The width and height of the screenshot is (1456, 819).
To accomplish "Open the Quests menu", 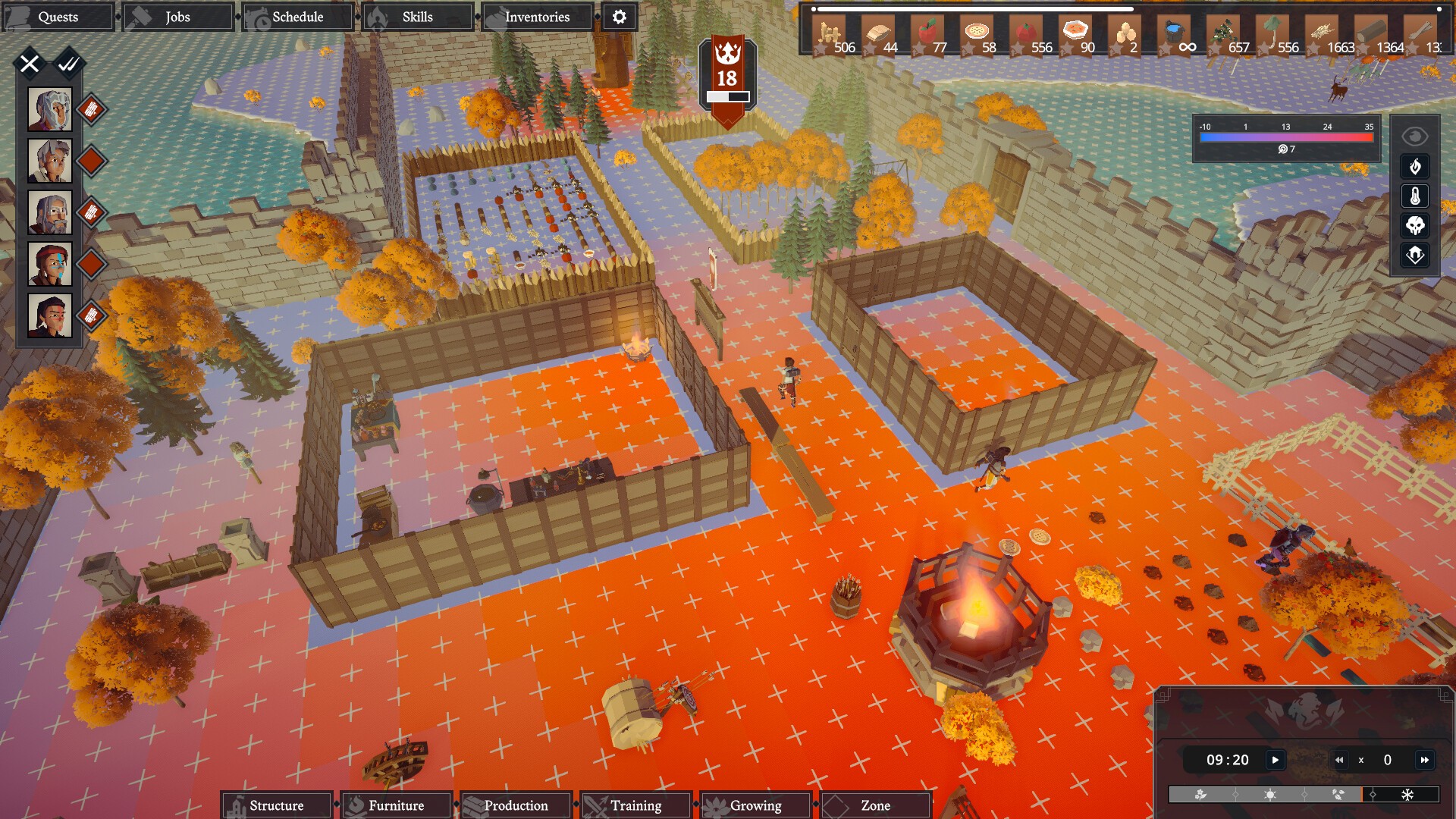I will (x=58, y=17).
